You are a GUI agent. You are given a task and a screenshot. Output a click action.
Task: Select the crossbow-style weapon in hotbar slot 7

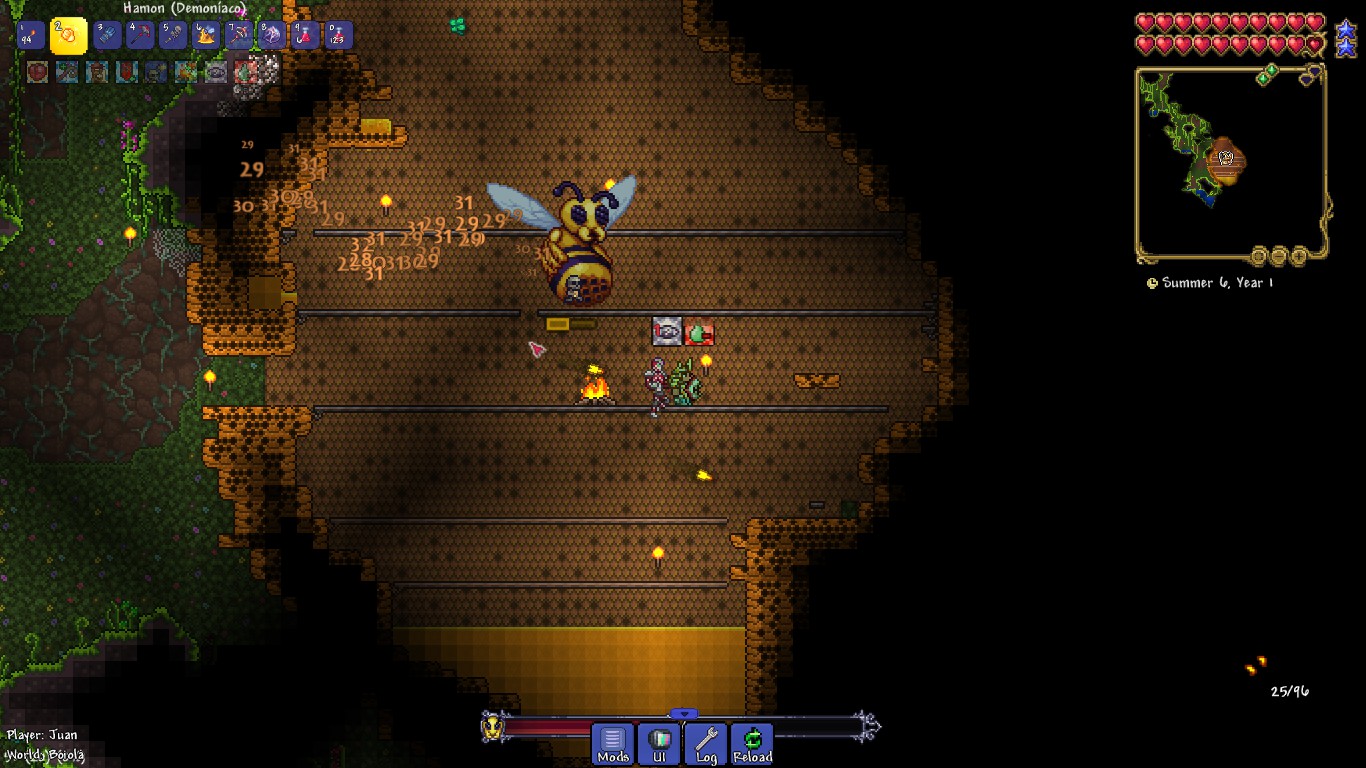(239, 36)
